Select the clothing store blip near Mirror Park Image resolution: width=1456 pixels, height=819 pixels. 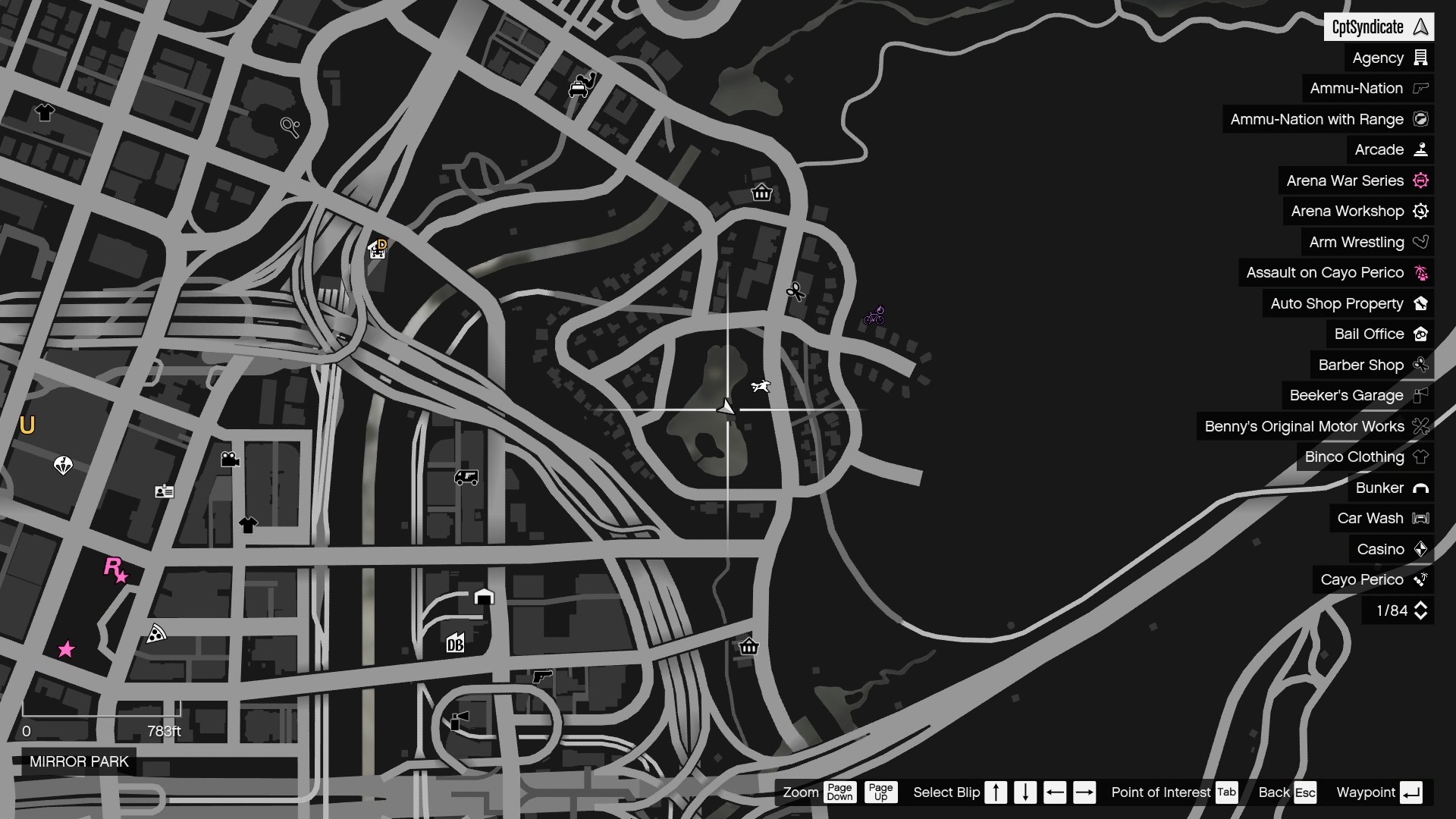tap(248, 524)
